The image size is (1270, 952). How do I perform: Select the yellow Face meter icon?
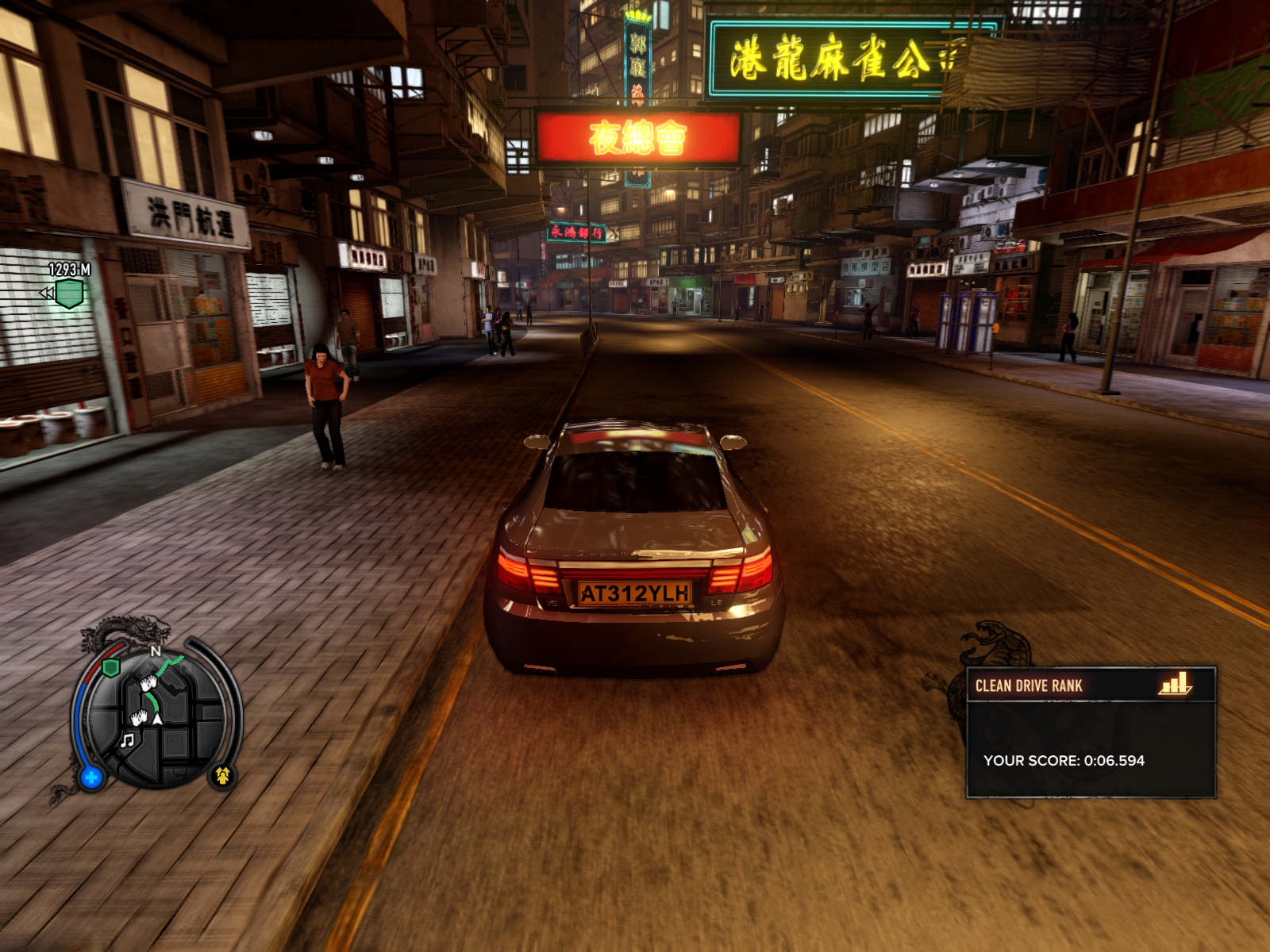coord(222,775)
